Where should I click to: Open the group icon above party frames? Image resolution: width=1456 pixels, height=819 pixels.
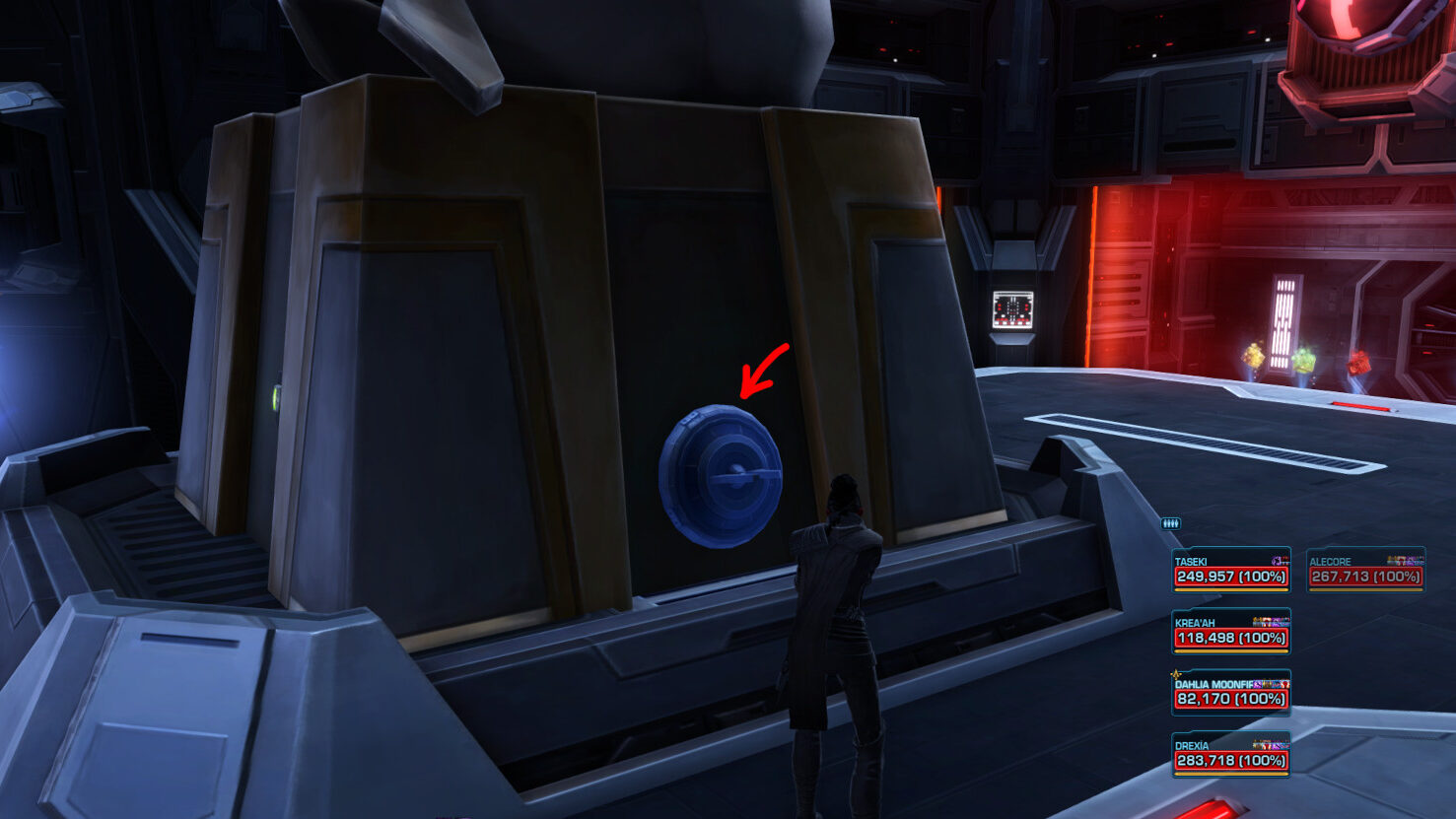pos(1171,523)
